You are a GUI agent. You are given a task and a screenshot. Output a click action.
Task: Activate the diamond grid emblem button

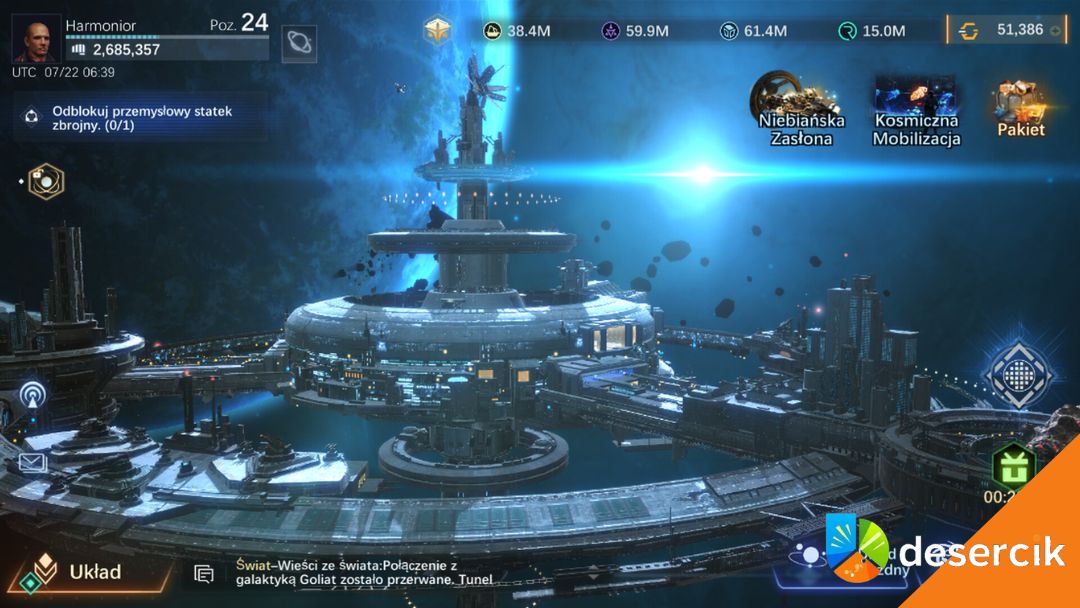(1018, 374)
